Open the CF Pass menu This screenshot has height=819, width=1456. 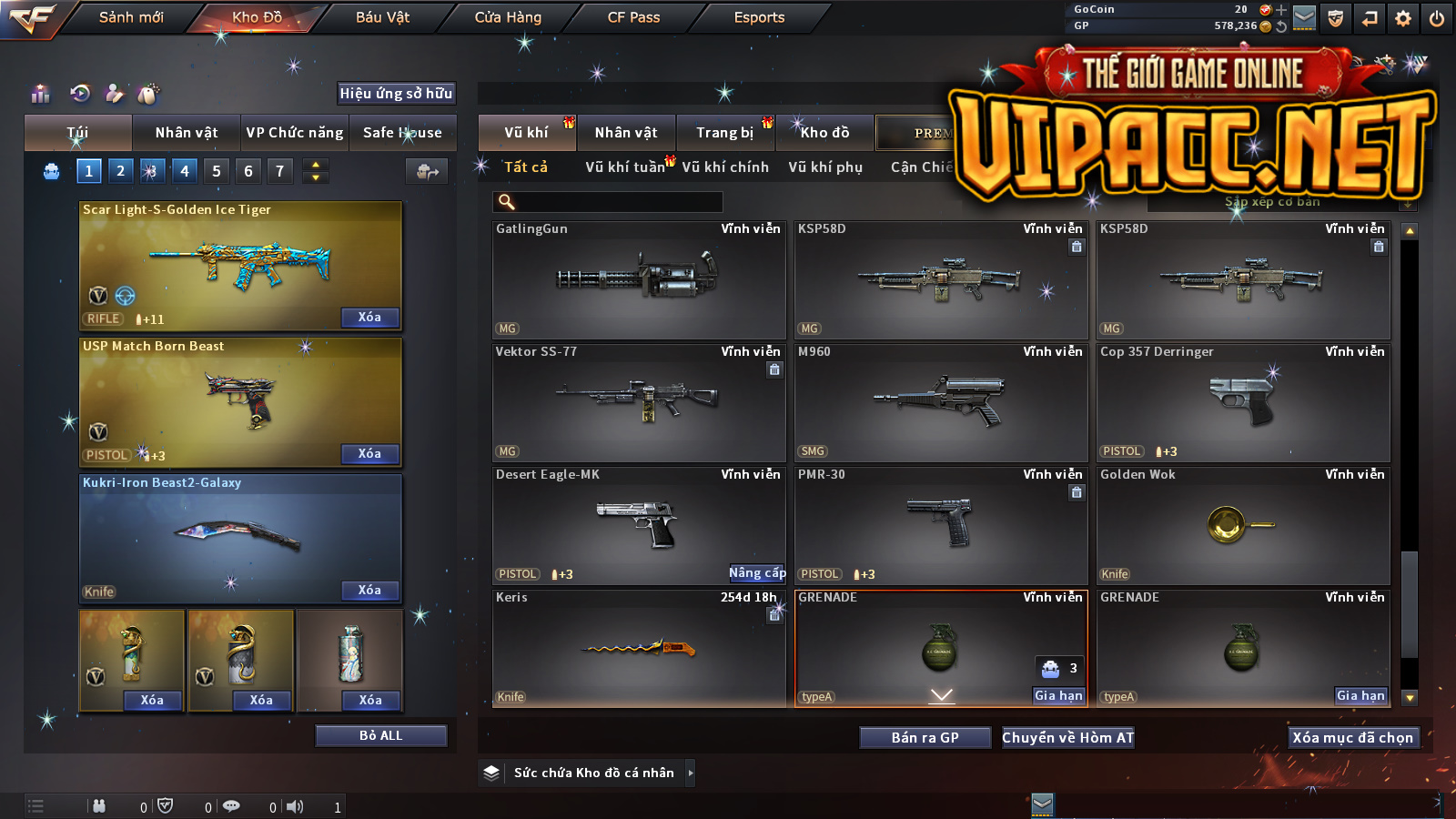633,17
